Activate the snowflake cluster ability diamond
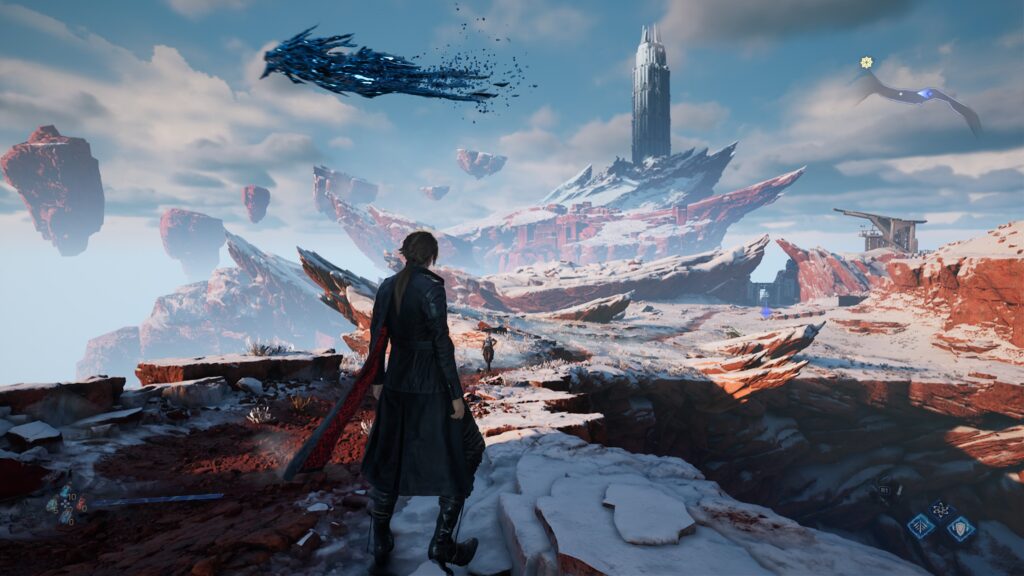Viewport: 1024px width, 576px height. (x=941, y=509)
